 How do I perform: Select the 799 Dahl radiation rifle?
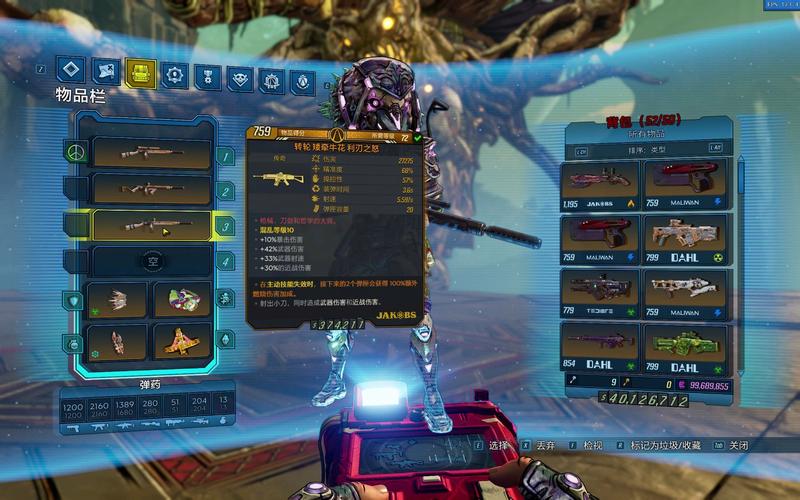(x=686, y=239)
